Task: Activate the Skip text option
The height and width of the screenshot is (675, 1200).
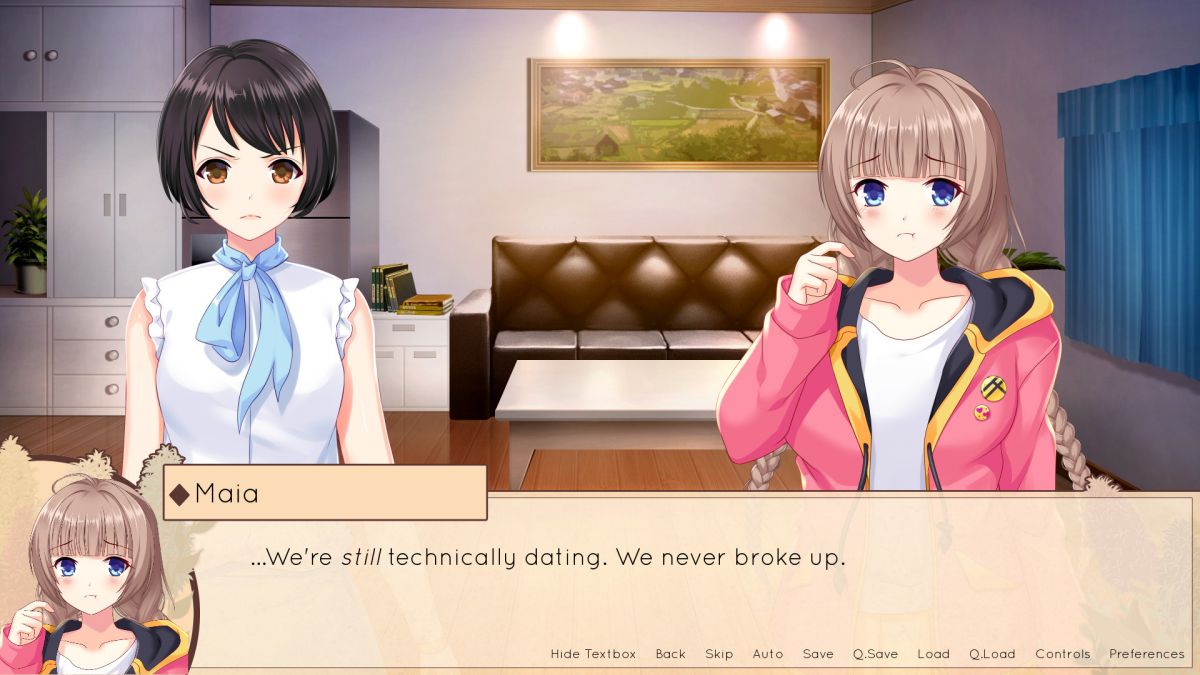Action: tap(719, 654)
